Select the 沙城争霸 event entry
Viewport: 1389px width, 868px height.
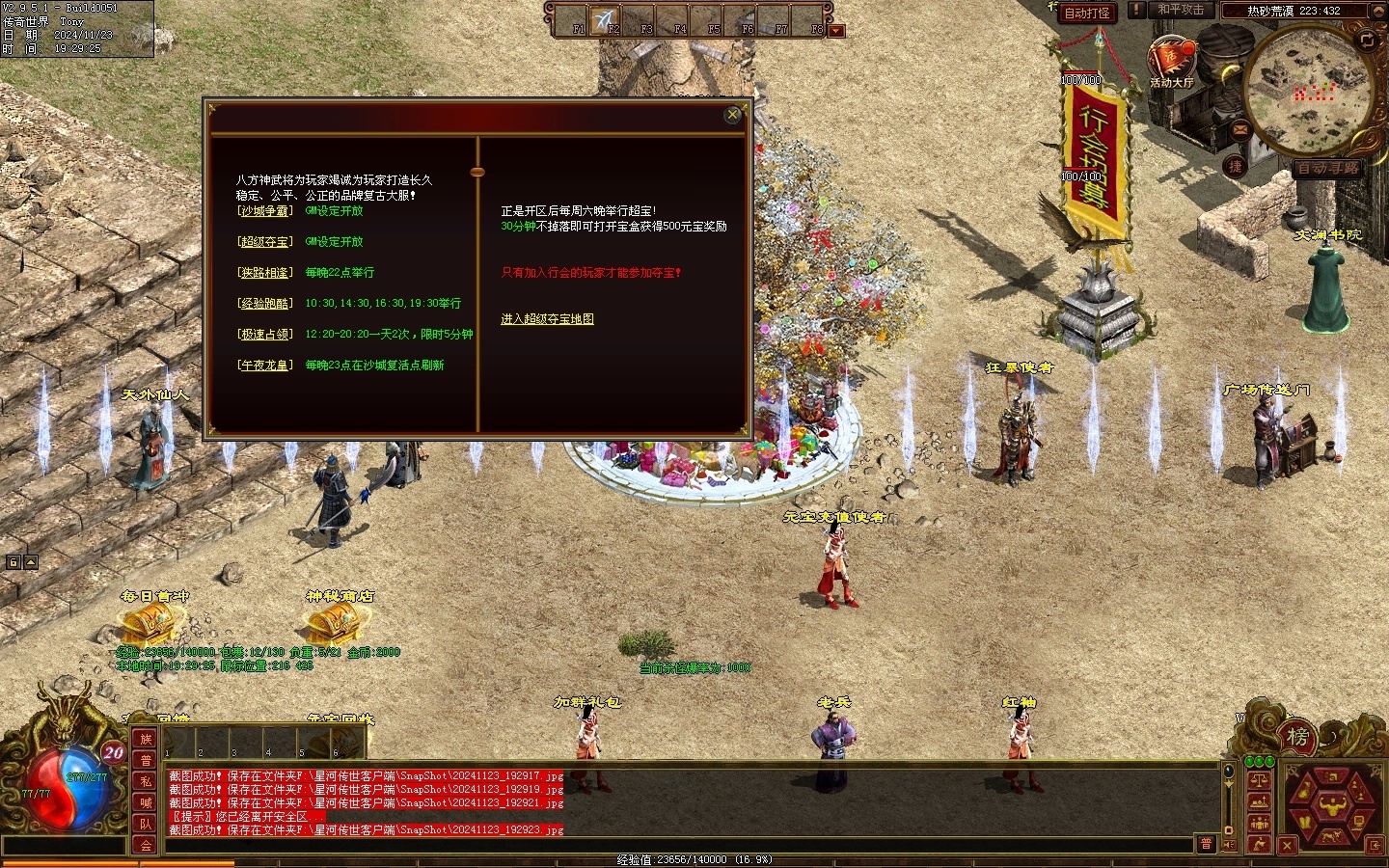click(264, 211)
